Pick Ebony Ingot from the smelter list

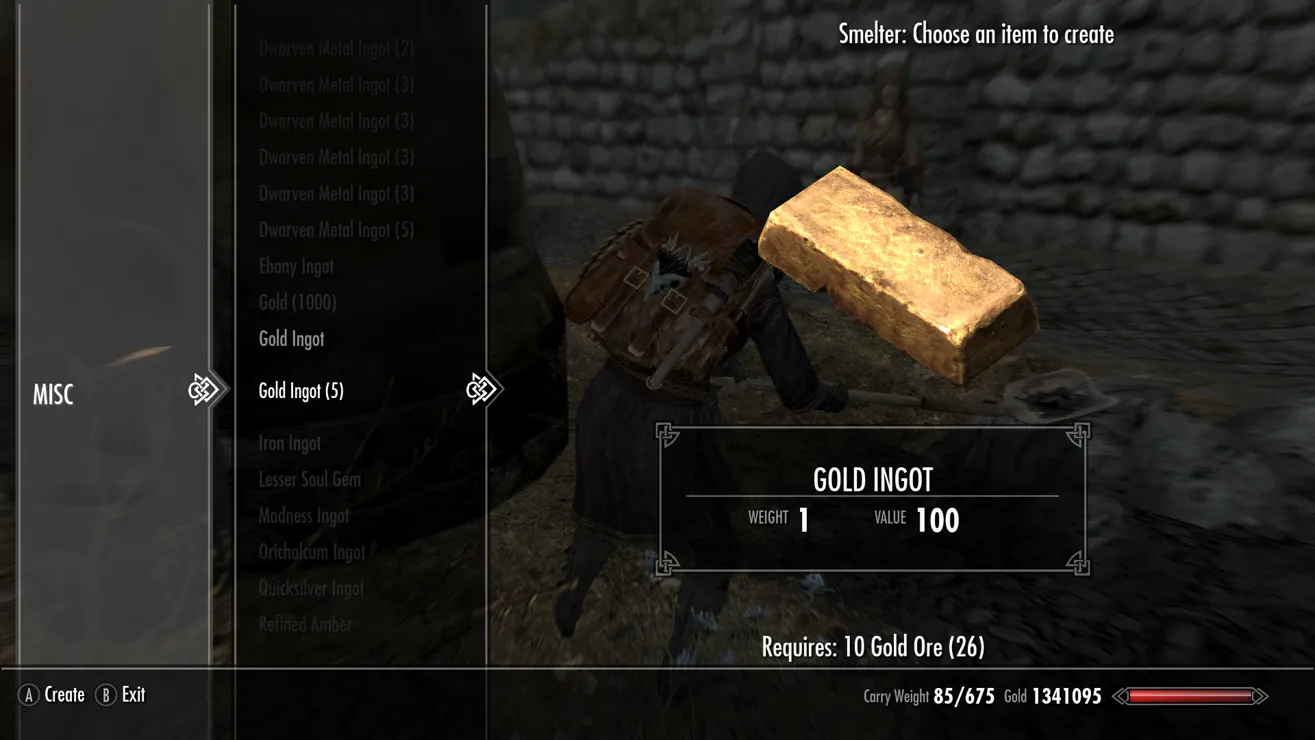point(296,267)
